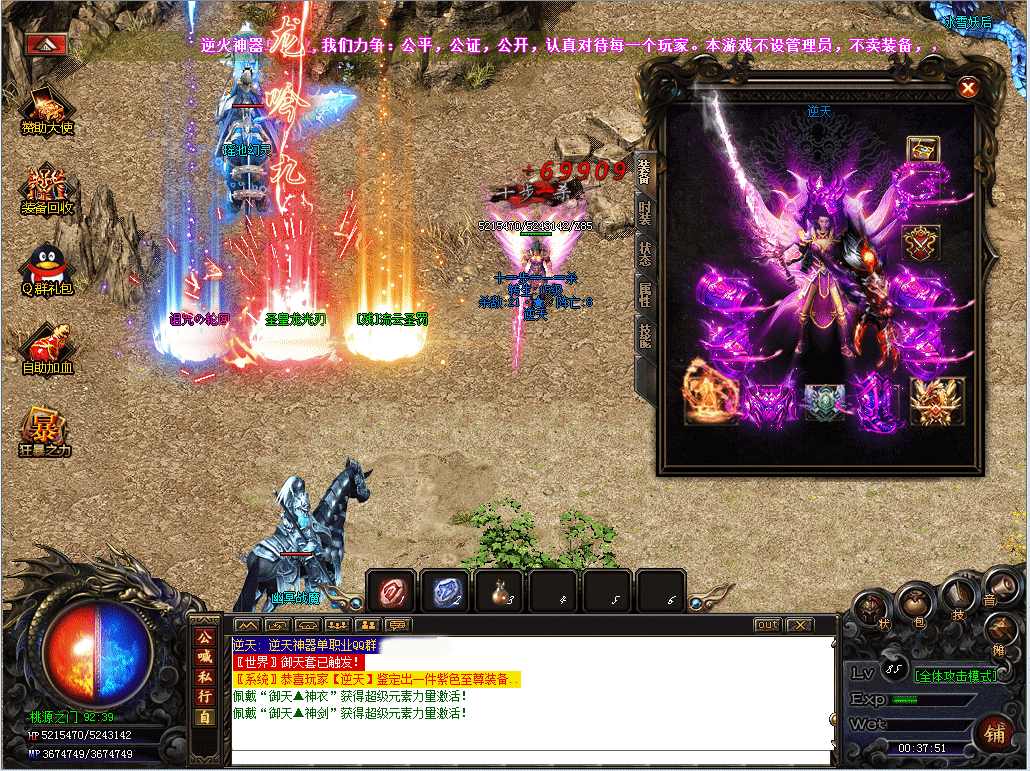Select the treasure chest slot in the equipment panel
Screen dimensions: 1030x771
(922, 150)
